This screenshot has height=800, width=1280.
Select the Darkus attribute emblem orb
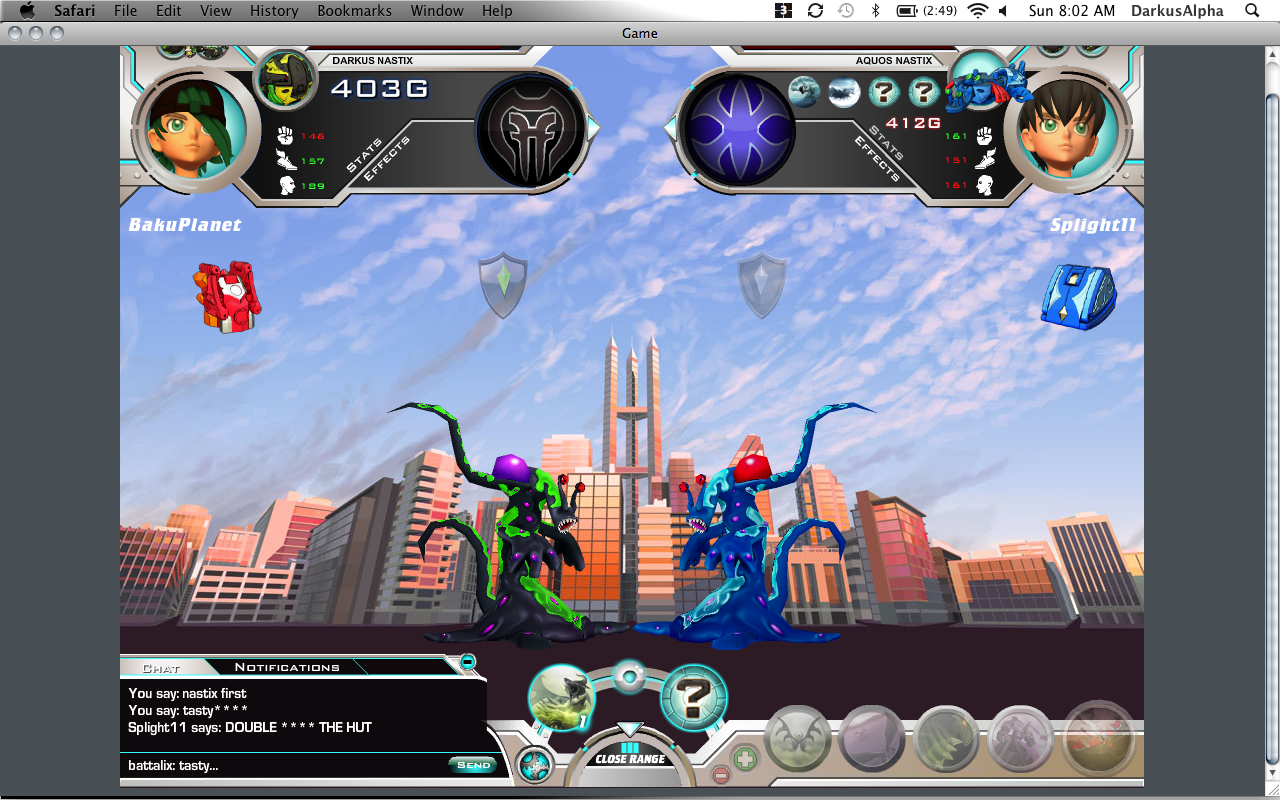pos(530,128)
